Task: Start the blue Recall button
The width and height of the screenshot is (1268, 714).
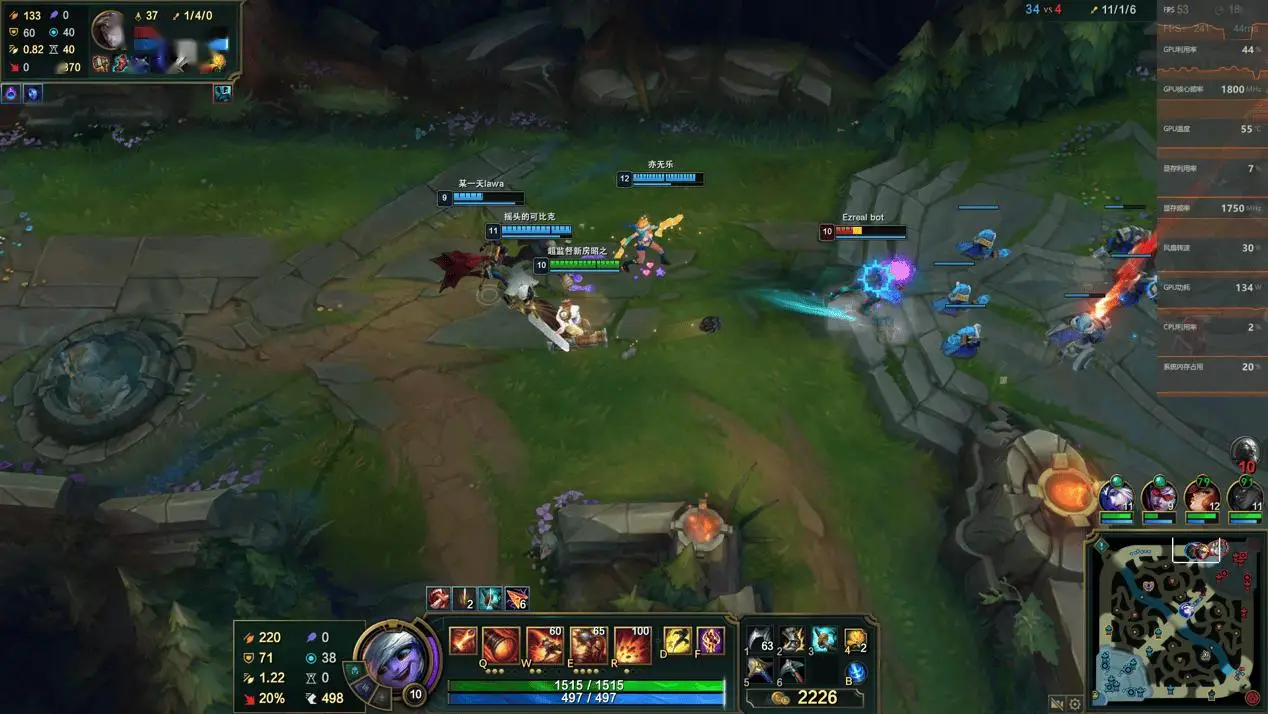Action: 856,672
